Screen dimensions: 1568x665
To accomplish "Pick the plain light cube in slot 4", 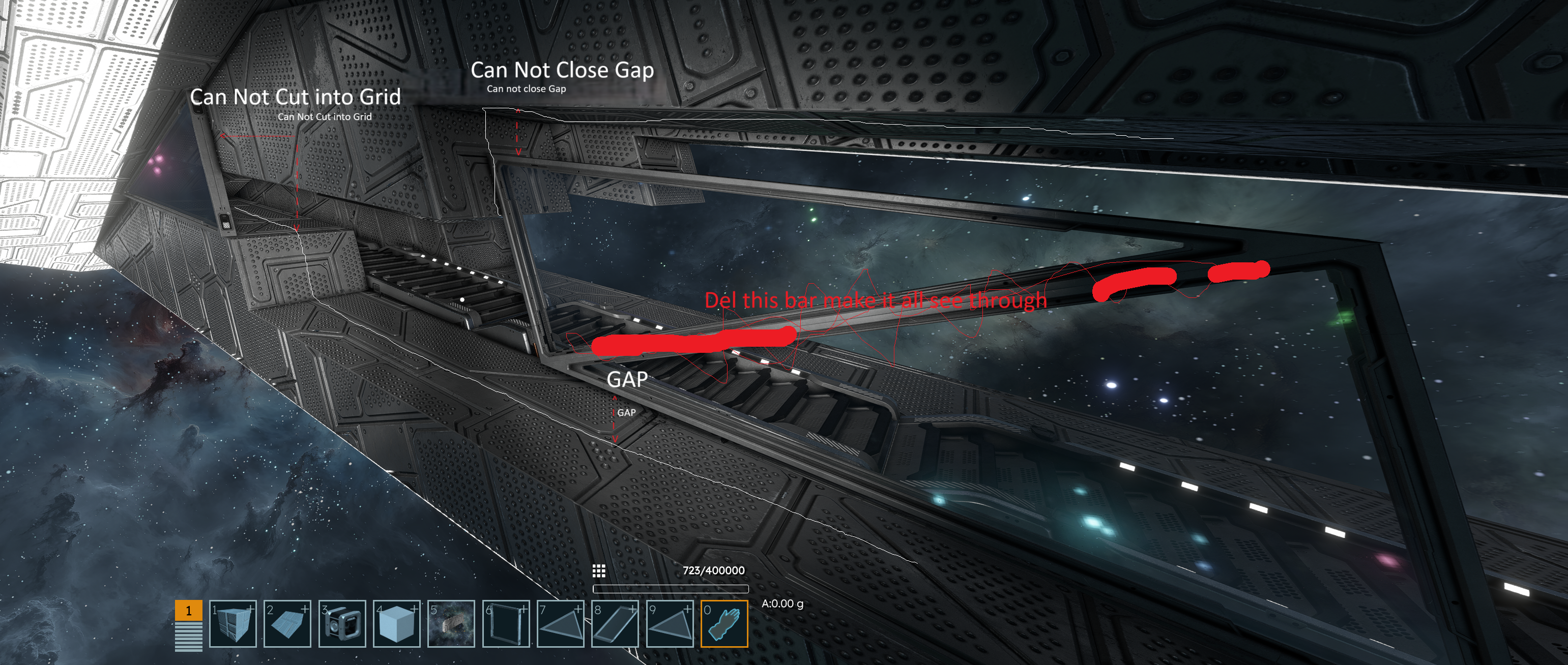I will (x=396, y=624).
